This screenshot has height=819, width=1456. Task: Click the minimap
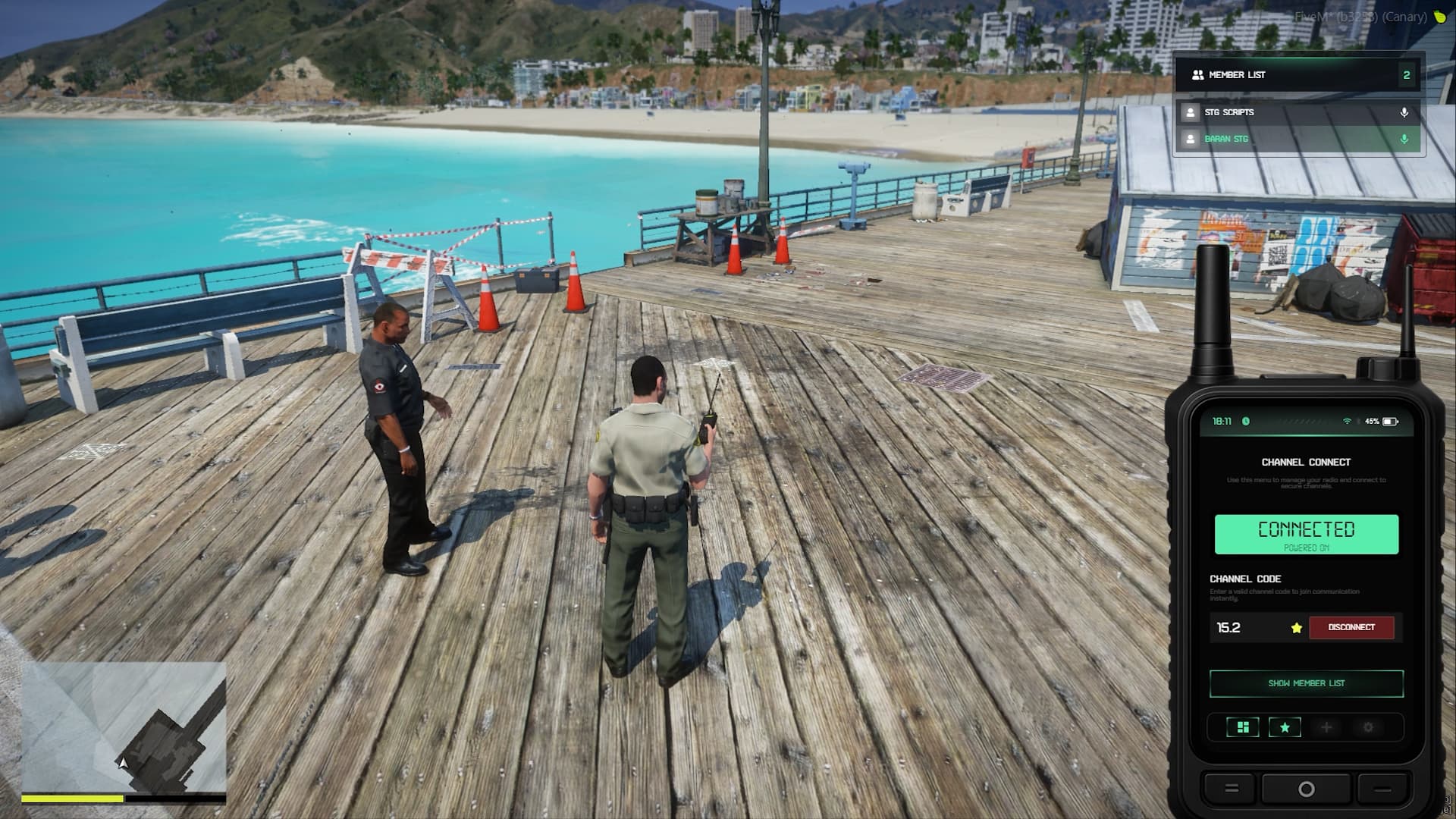point(124,726)
